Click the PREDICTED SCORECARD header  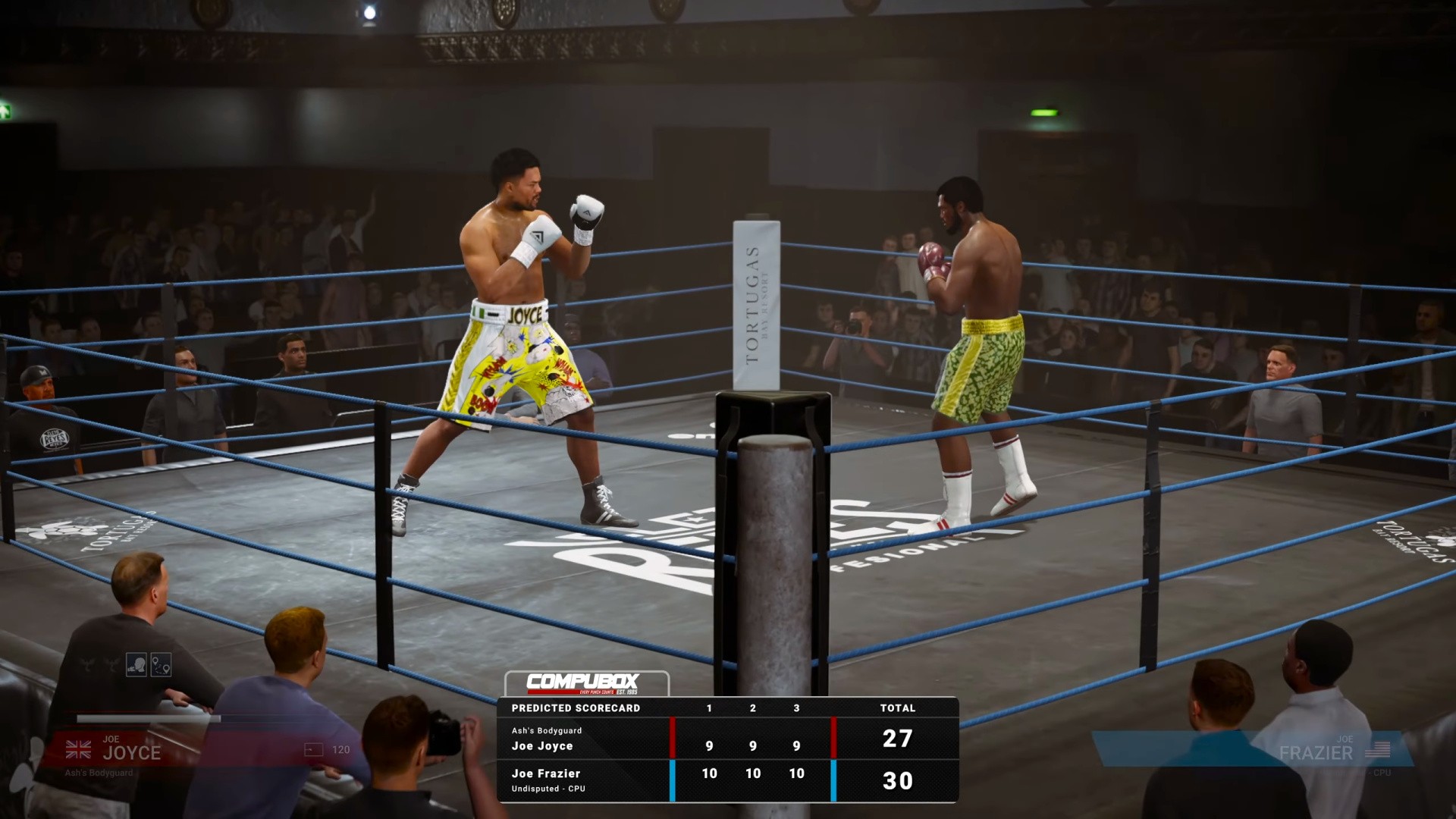pos(575,708)
